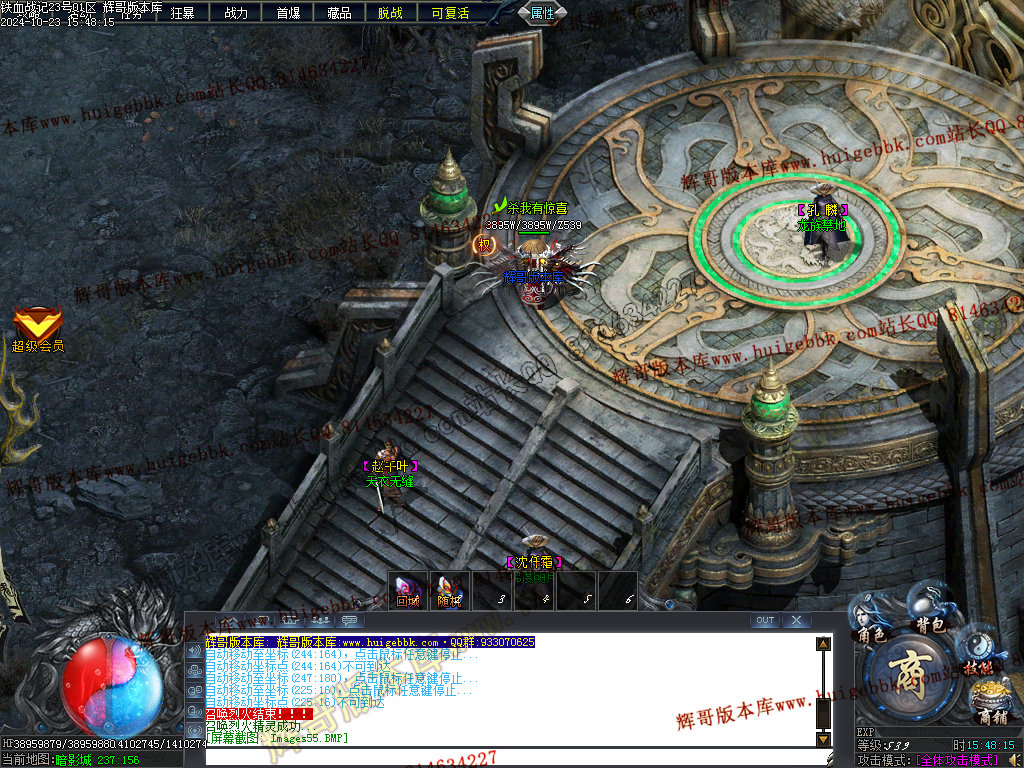Screen dimensions: 1024x768
Task: Toggle the speaker sound icon
Action: (x=194, y=652)
